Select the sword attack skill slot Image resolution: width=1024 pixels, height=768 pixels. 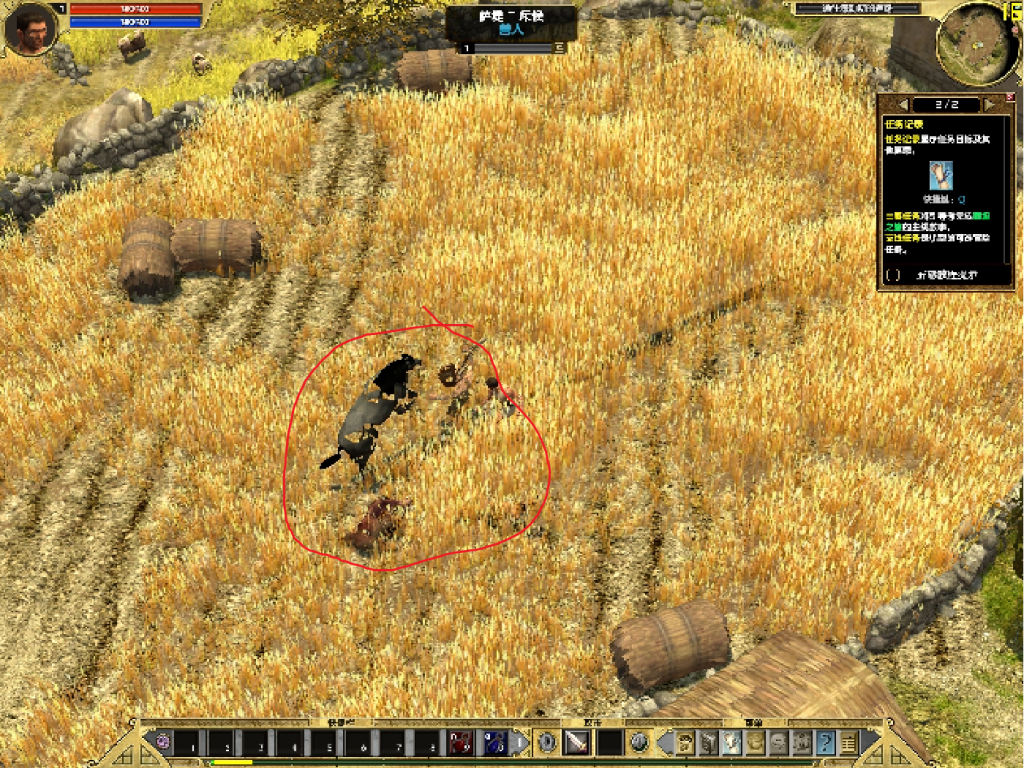coord(577,743)
